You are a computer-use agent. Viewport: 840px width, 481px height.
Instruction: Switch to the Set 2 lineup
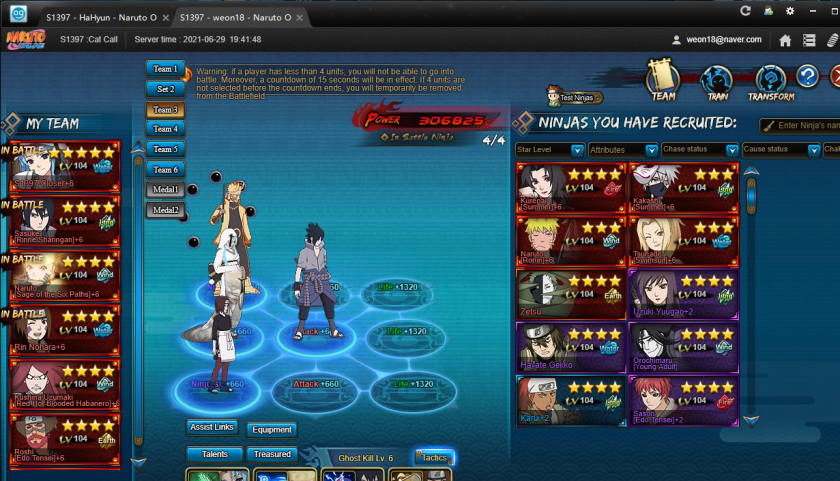pos(165,89)
